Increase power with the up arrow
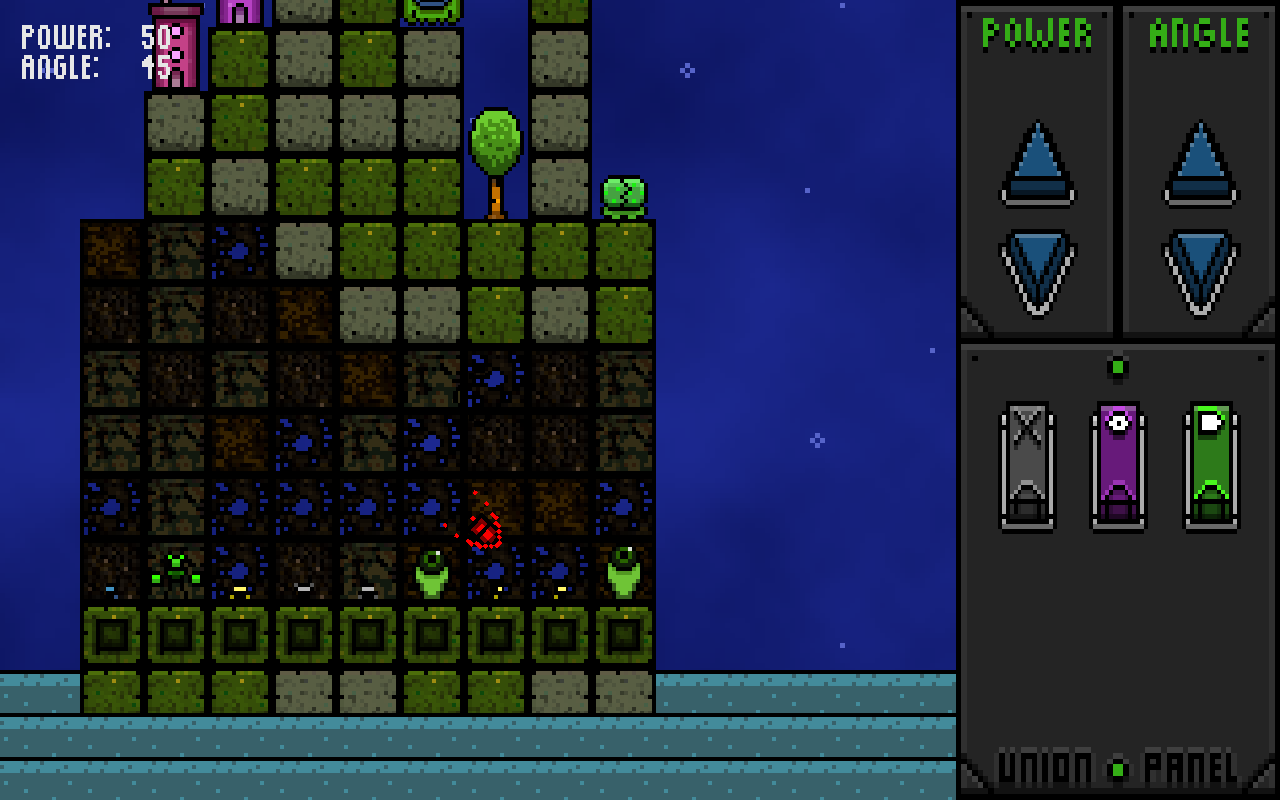The width and height of the screenshot is (1280, 800). coord(1037,163)
